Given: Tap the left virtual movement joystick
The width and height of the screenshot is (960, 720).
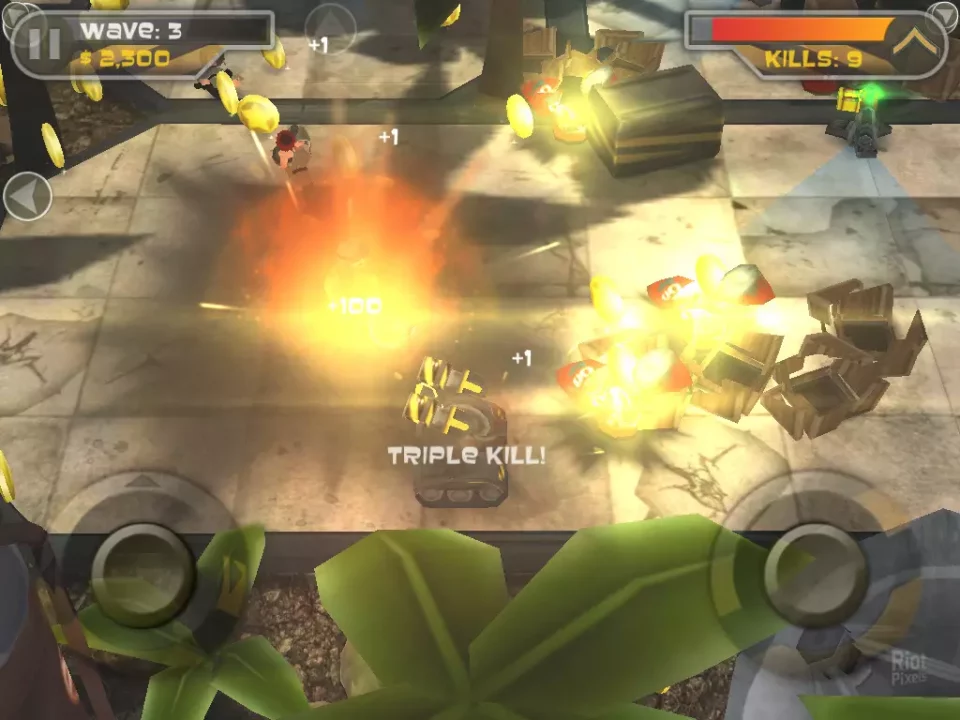Looking at the screenshot, I should click(142, 574).
